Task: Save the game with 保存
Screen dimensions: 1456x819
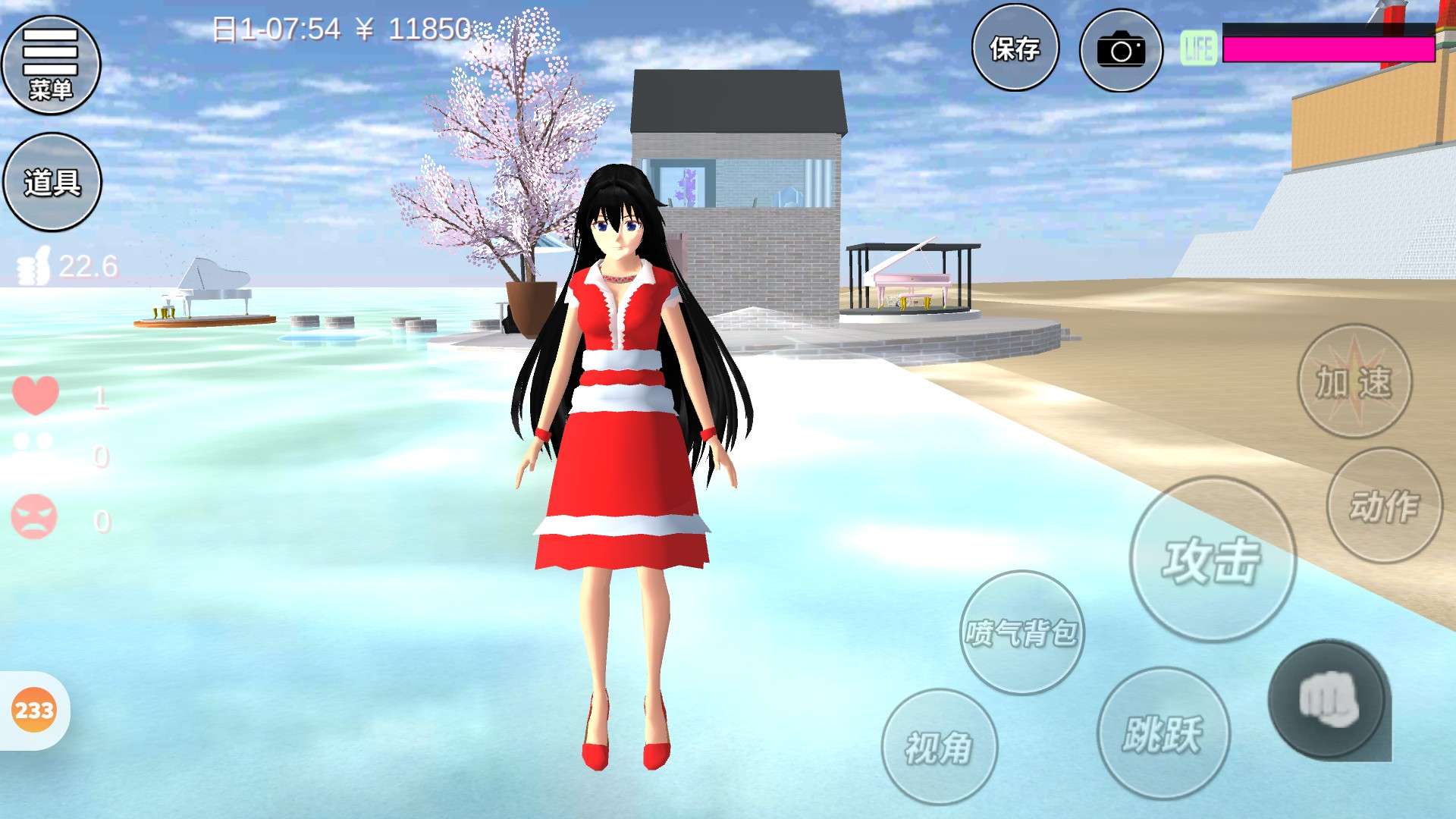Action: coord(1015,49)
